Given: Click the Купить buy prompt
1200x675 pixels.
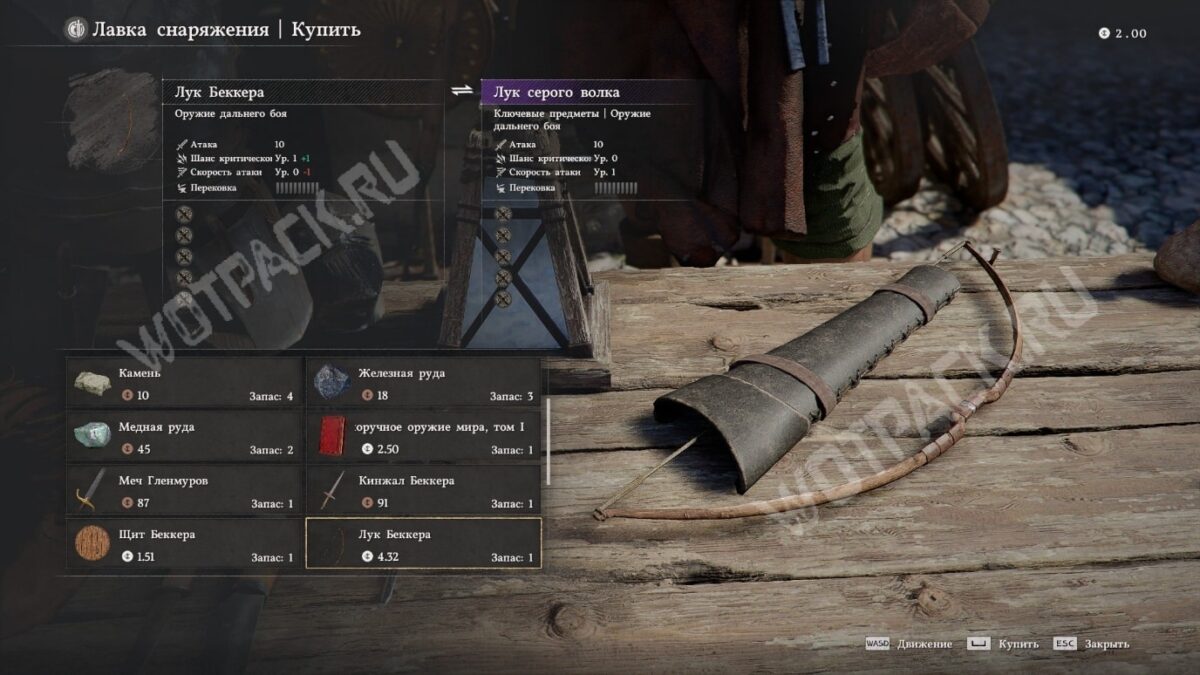Looking at the screenshot, I should pyautogui.click(x=1005, y=644).
